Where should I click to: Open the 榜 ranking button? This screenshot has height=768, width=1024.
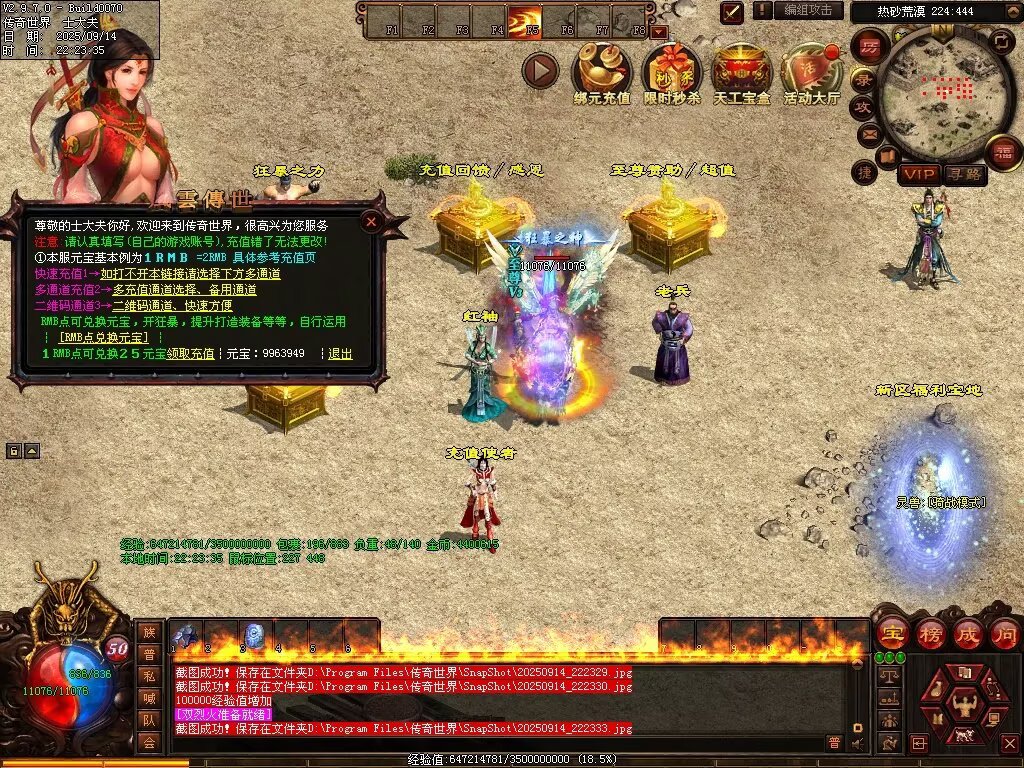click(930, 633)
